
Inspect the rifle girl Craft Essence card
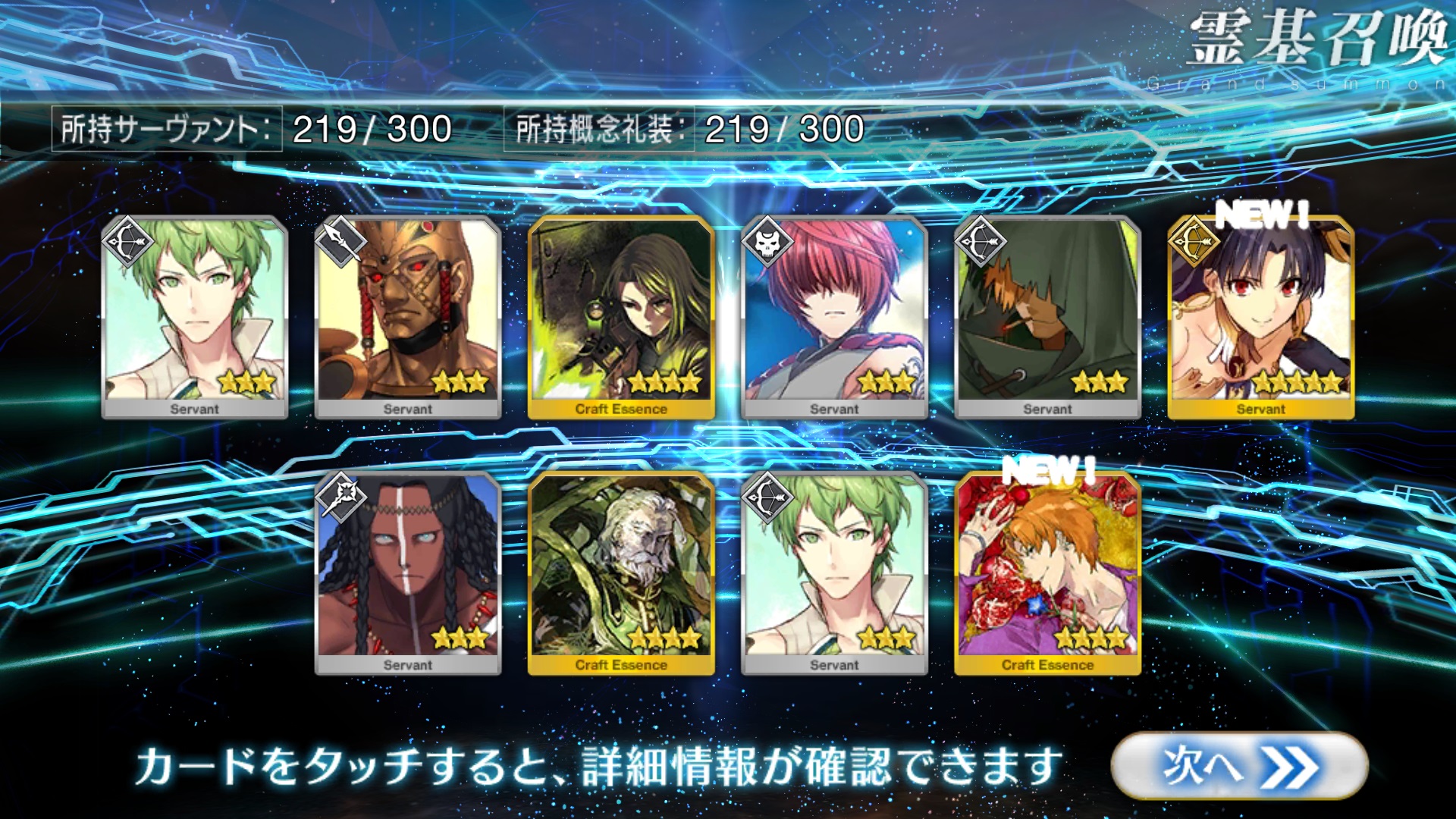point(621,317)
